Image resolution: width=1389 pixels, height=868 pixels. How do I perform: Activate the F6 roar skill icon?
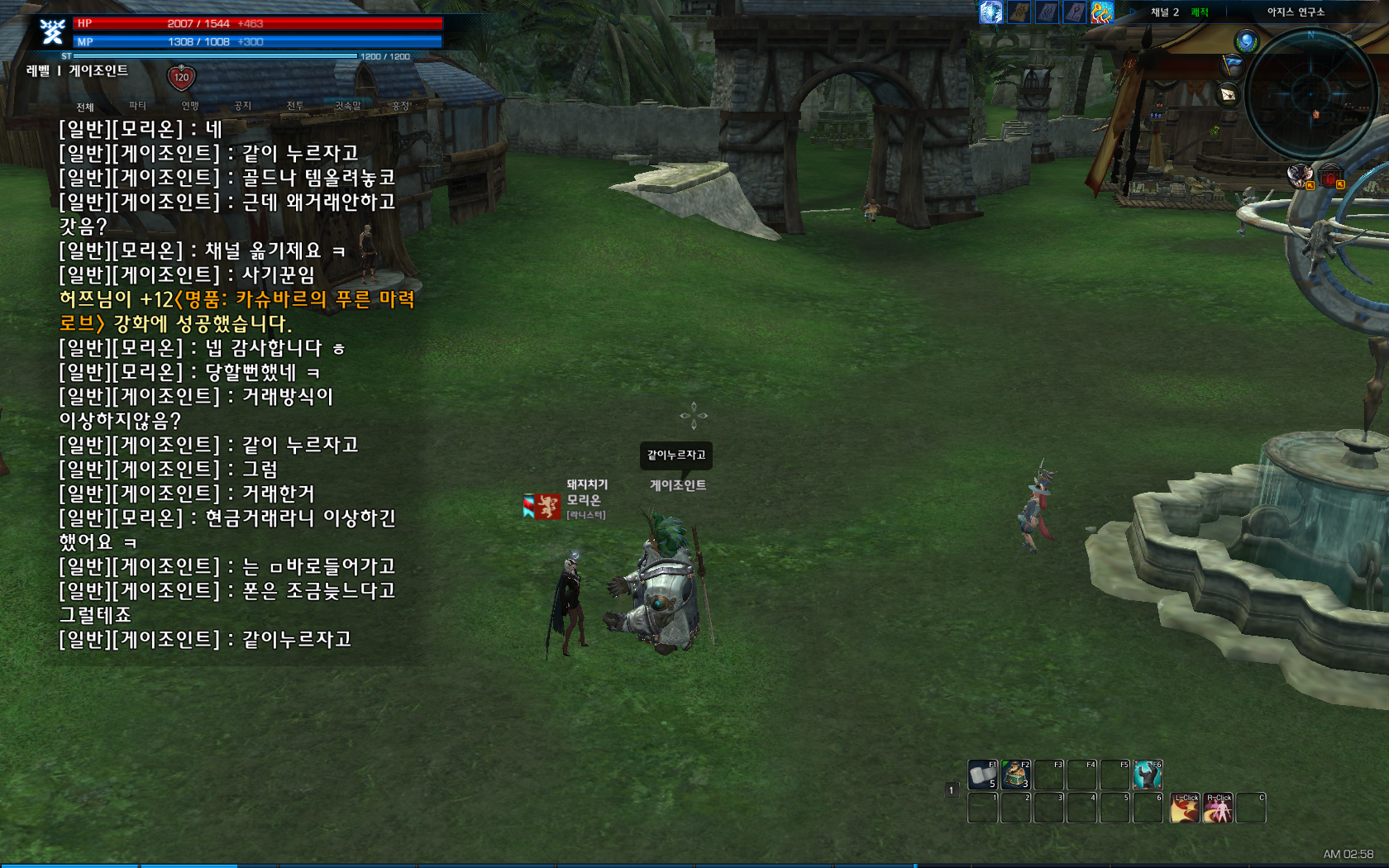1148,775
